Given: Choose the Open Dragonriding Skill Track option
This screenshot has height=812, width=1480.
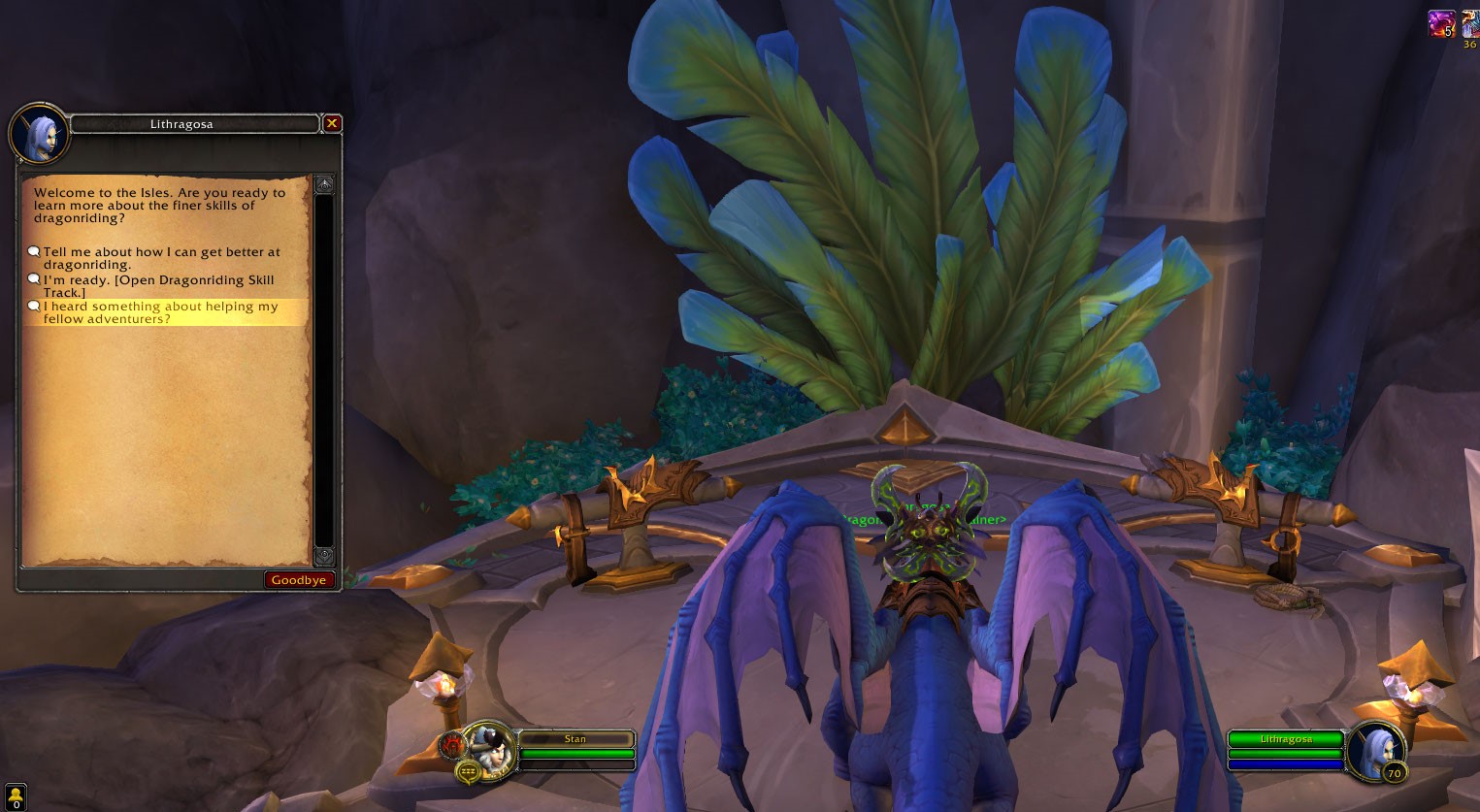Looking at the screenshot, I should (158, 286).
